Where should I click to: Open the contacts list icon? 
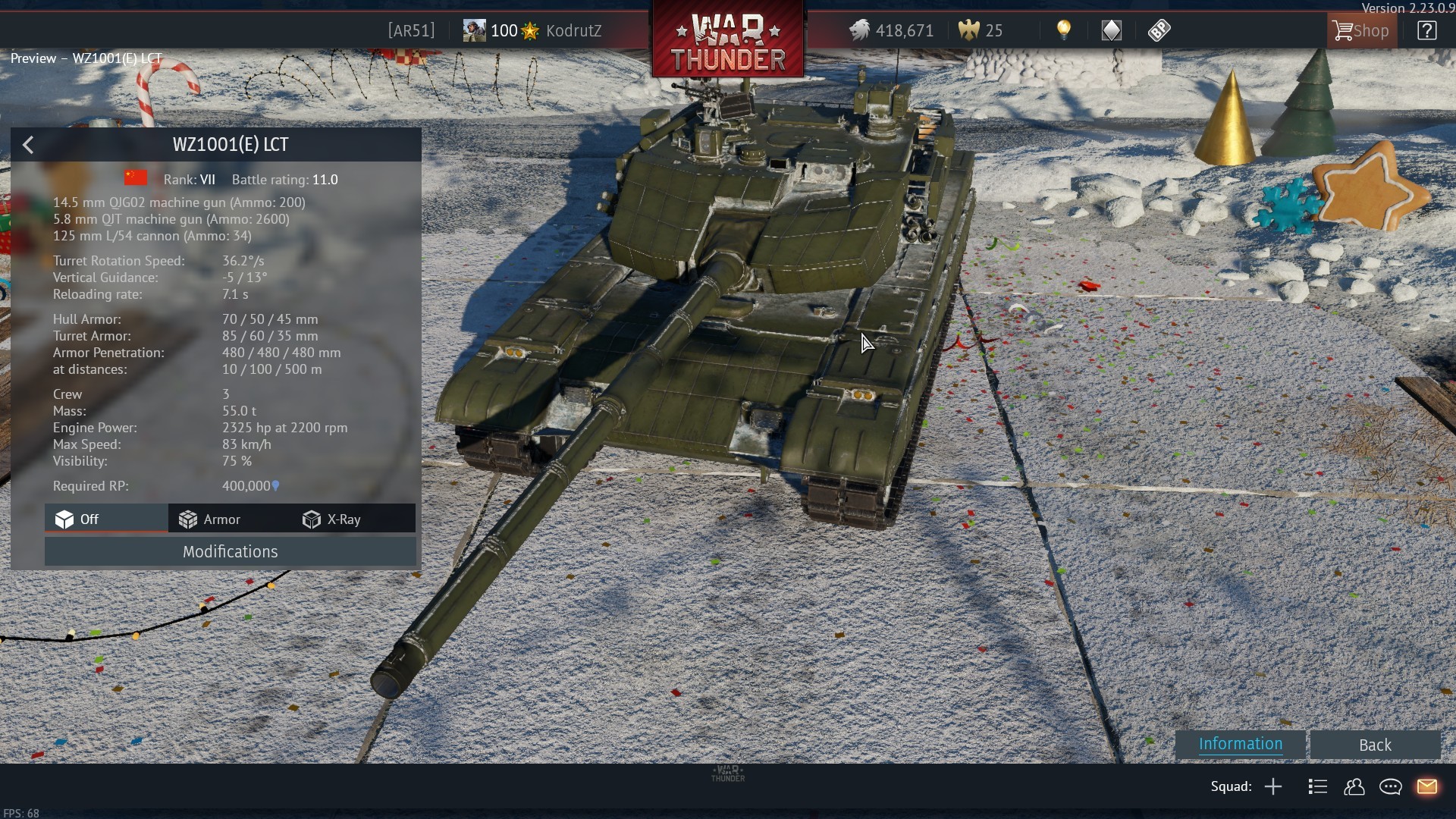click(1318, 786)
